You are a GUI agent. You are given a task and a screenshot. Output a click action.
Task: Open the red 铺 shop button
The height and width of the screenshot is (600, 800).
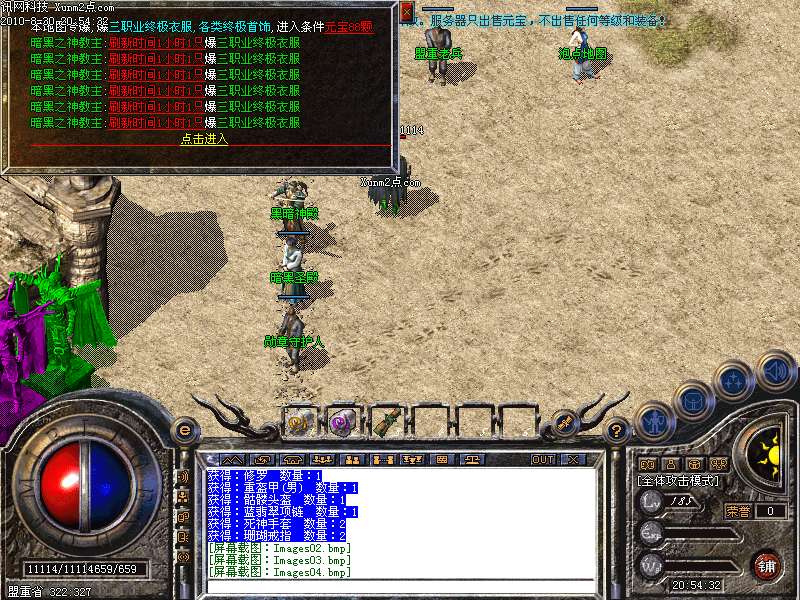click(767, 565)
